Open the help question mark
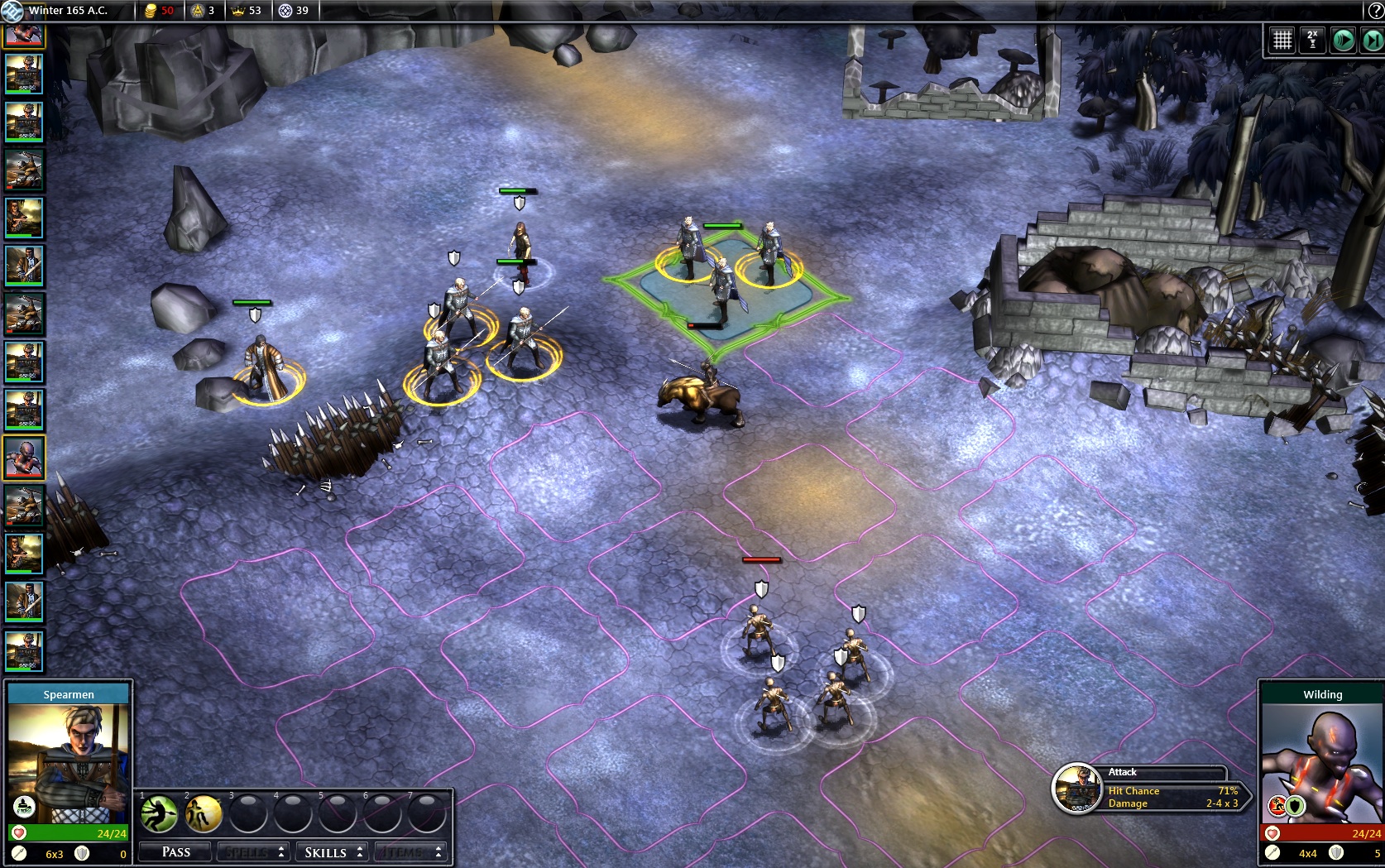The image size is (1385, 868). click(1374, 11)
